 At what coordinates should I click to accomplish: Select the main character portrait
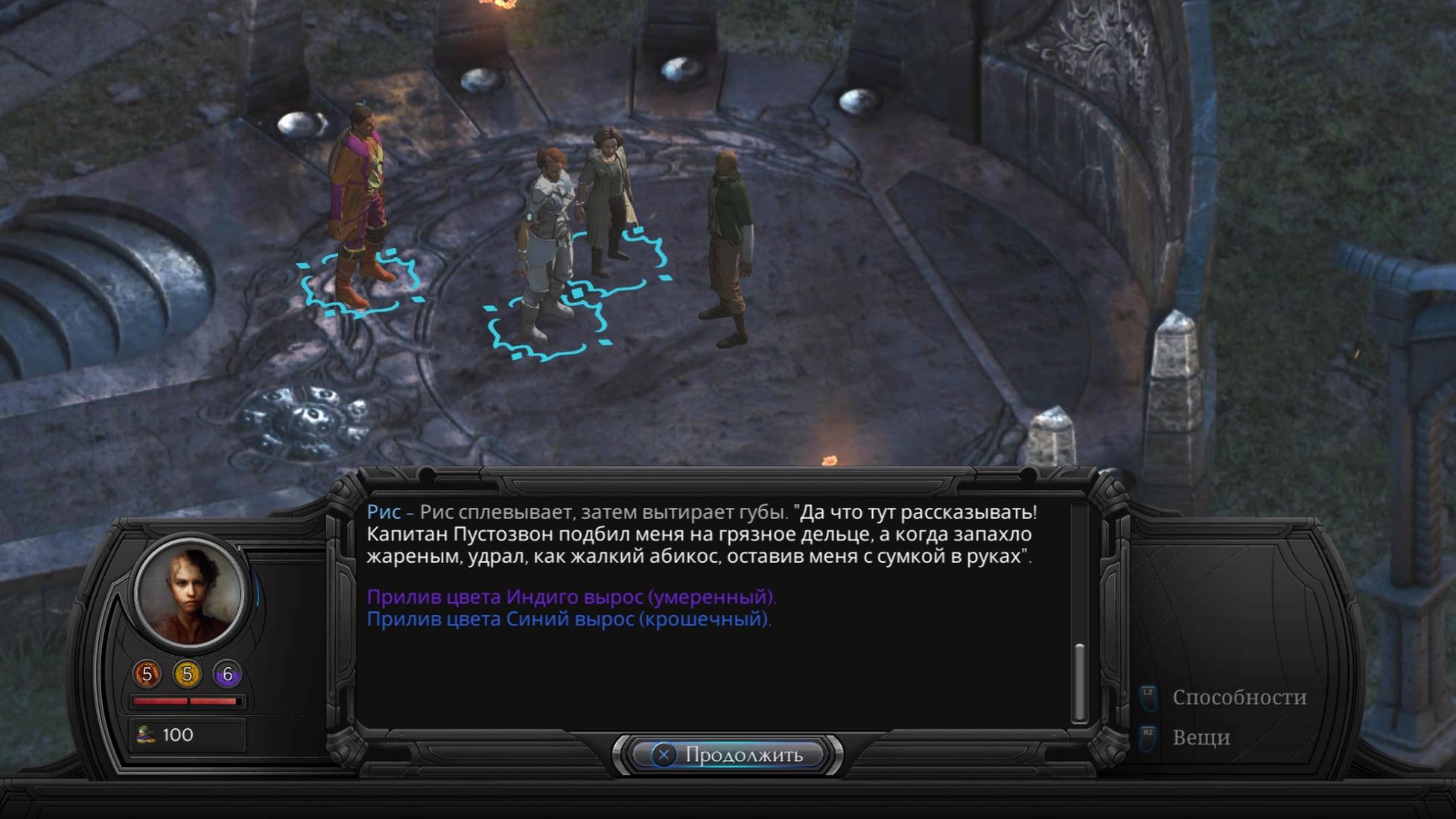(x=189, y=593)
